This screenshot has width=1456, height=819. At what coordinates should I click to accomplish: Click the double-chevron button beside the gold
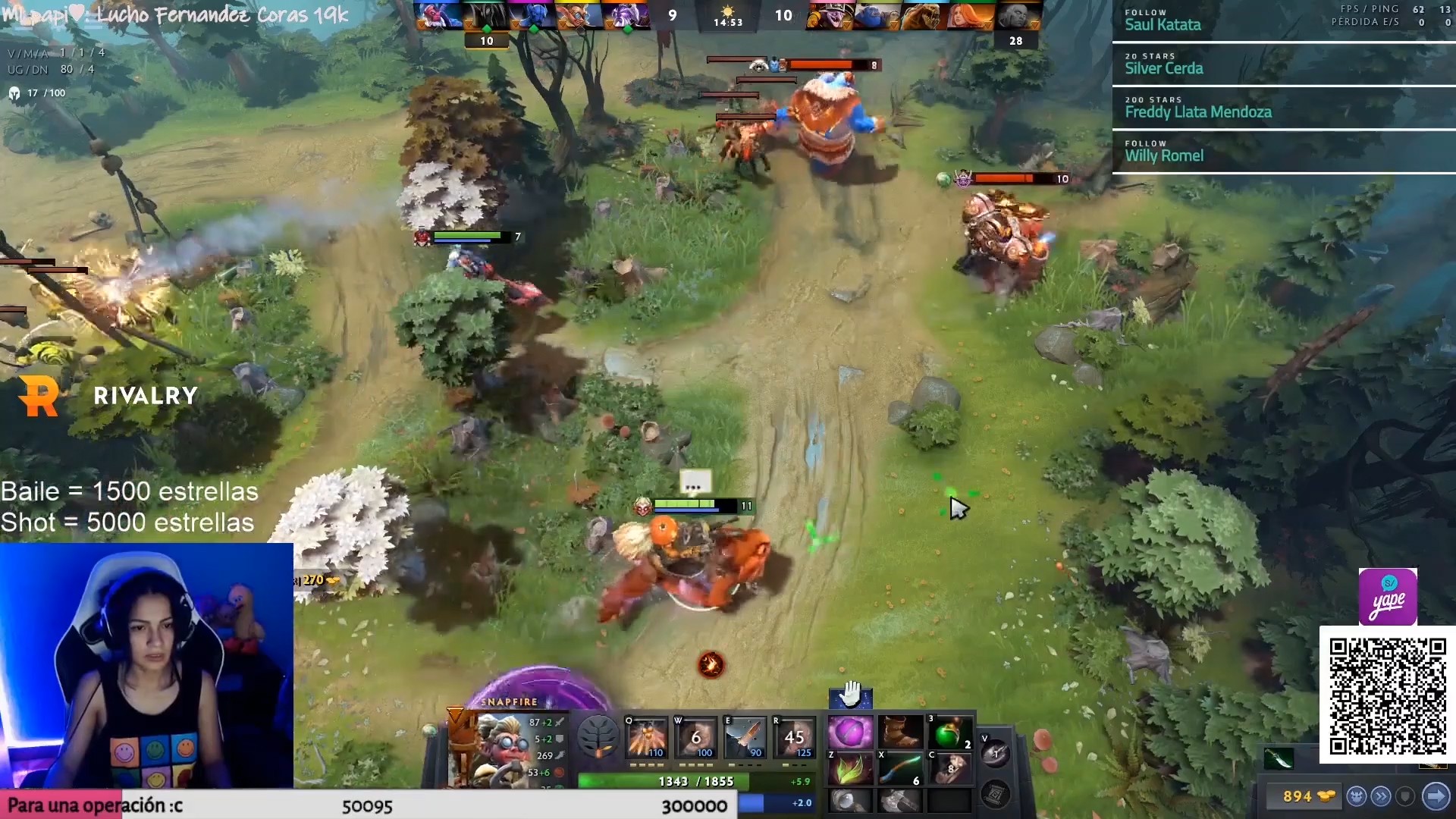pyautogui.click(x=1382, y=796)
